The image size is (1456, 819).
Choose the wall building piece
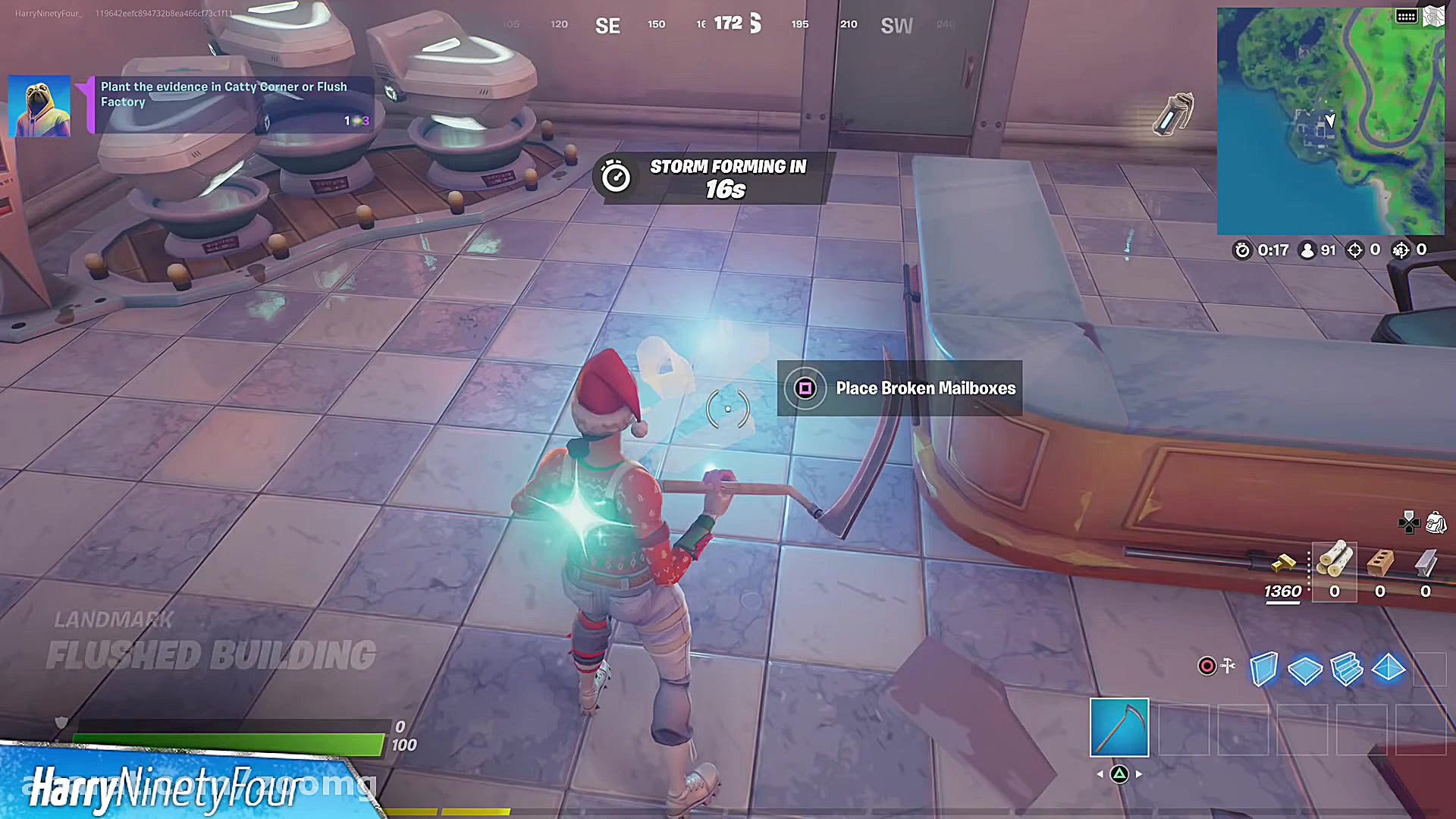pos(1263,669)
